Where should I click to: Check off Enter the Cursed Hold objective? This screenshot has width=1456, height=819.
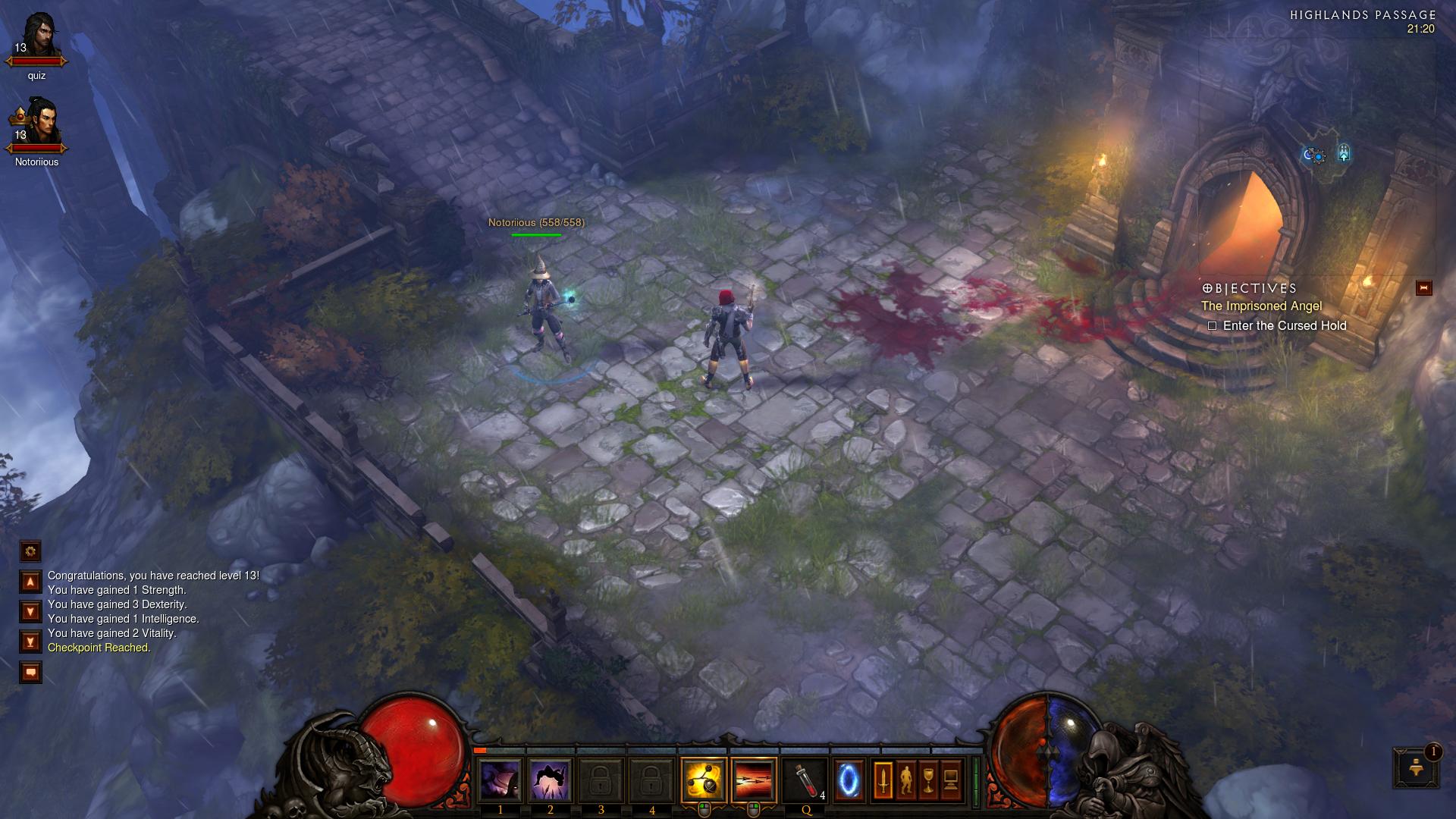point(1213,325)
